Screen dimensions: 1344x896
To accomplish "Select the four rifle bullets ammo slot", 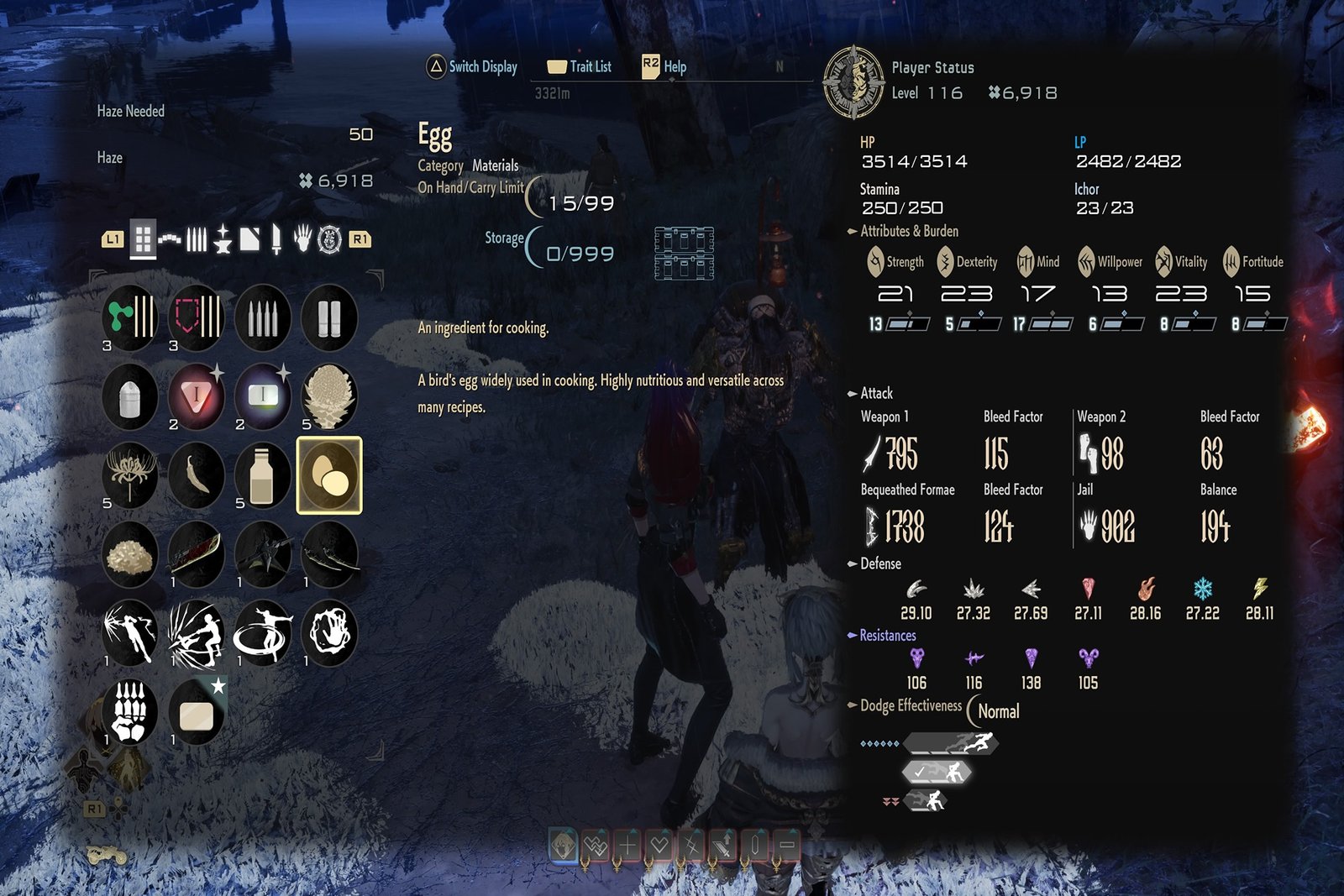I will [262, 317].
